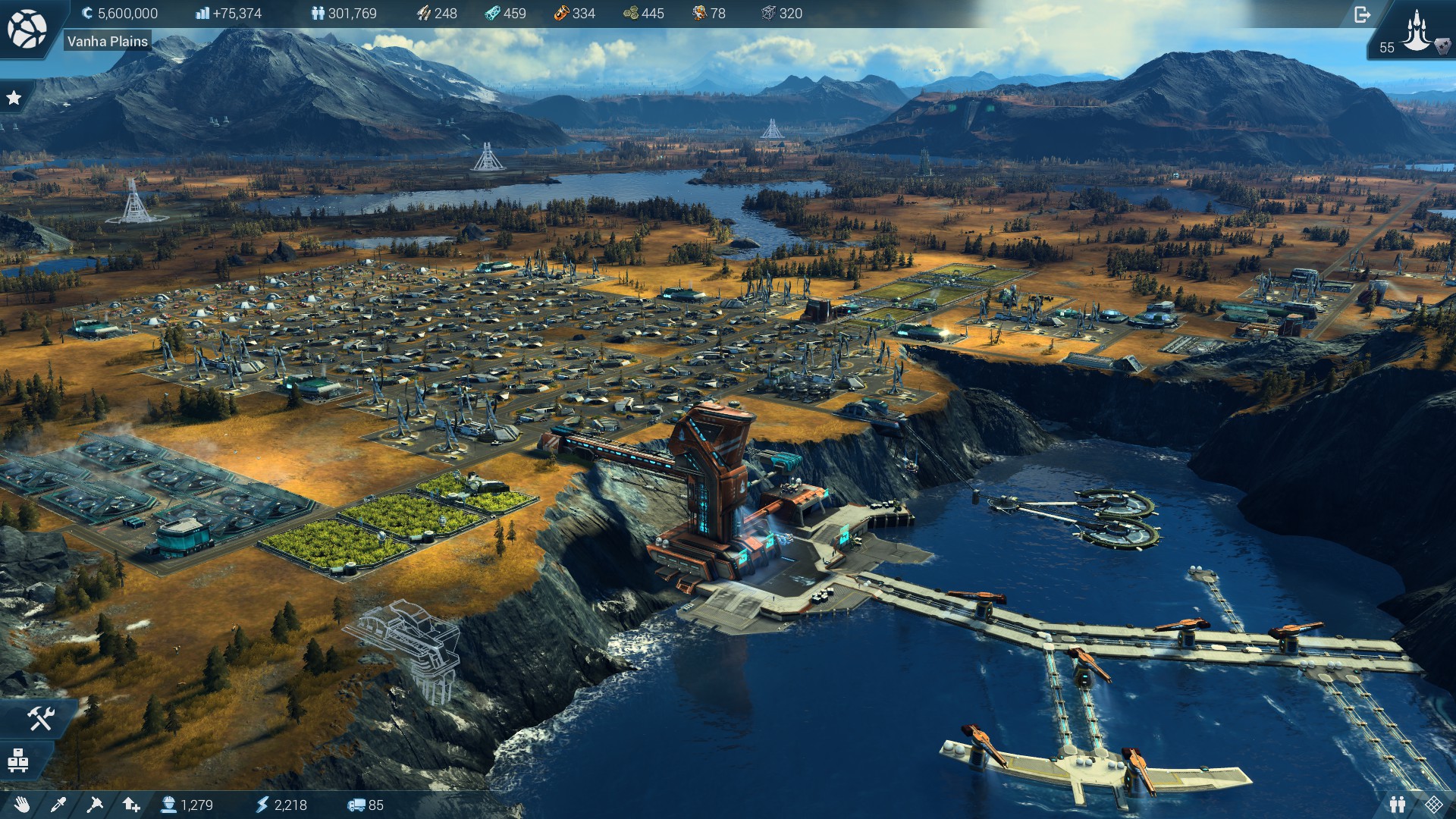The width and height of the screenshot is (1456, 819).
Task: Click the logistics truck icon
Action: pos(356,805)
